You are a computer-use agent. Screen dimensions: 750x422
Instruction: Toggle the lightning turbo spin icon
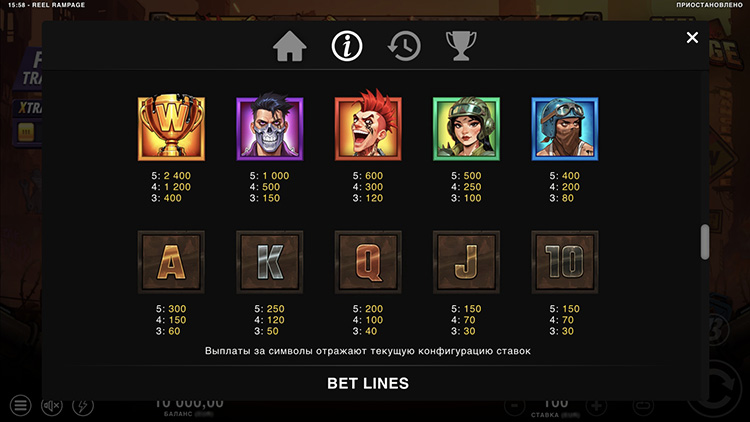click(83, 406)
